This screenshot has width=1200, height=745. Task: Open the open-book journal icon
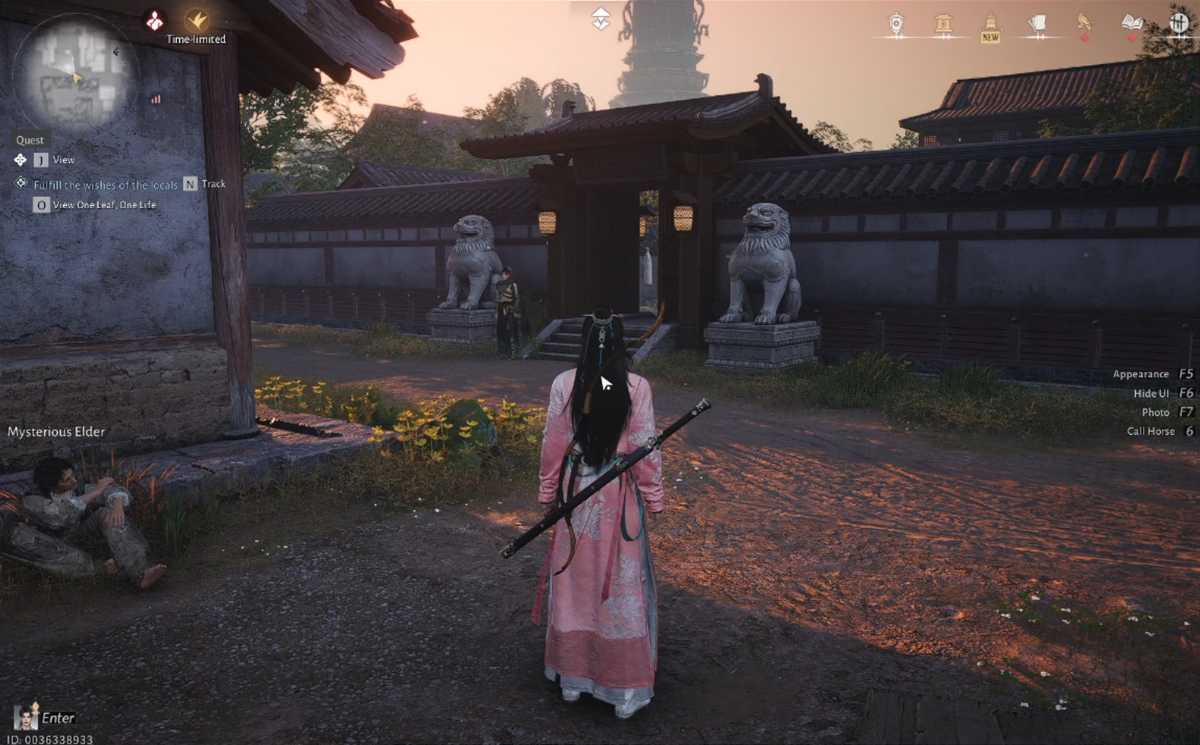point(1131,22)
